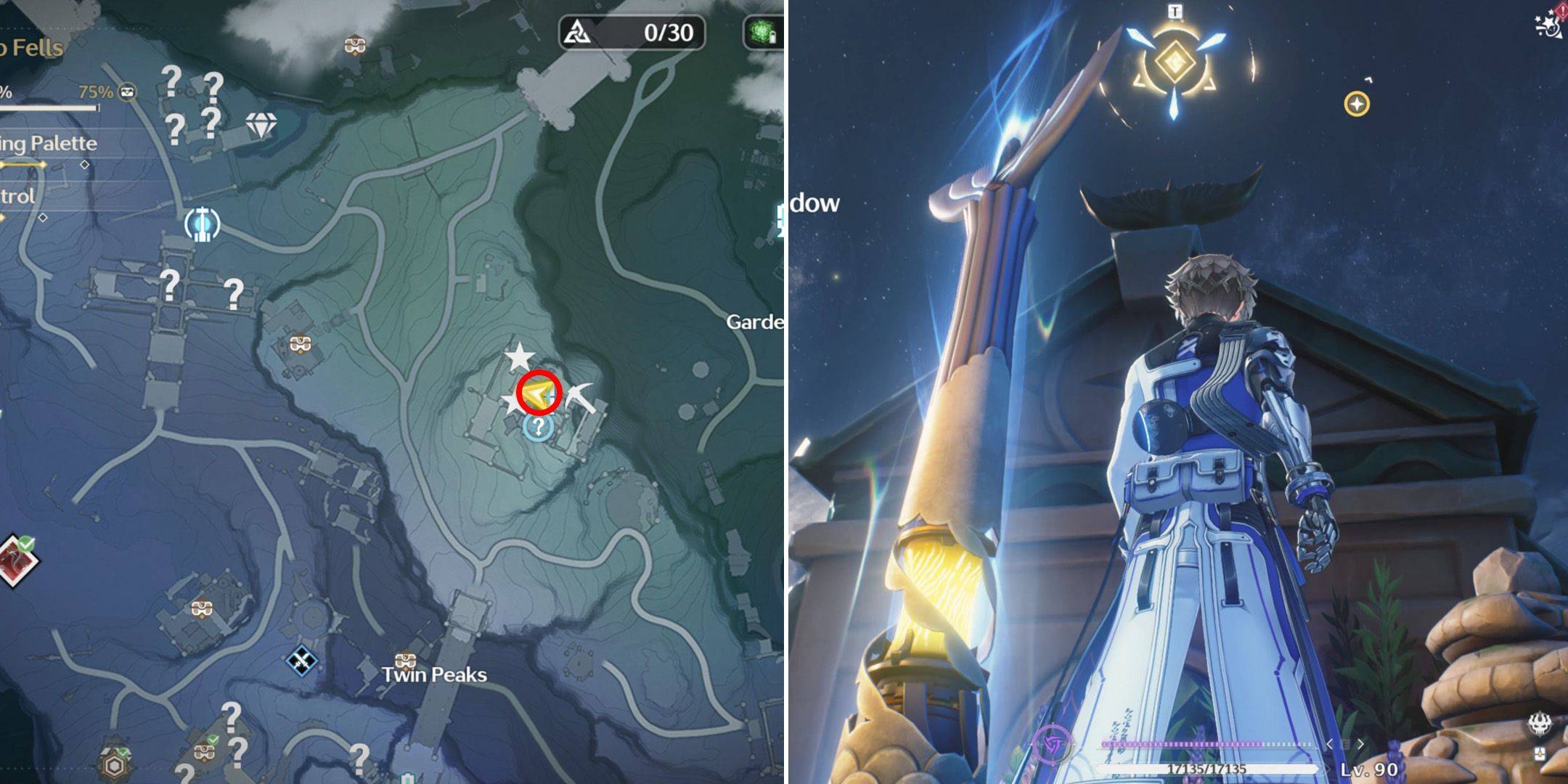Click the red diamond boss marker
The width and height of the screenshot is (1568, 784).
tap(16, 560)
